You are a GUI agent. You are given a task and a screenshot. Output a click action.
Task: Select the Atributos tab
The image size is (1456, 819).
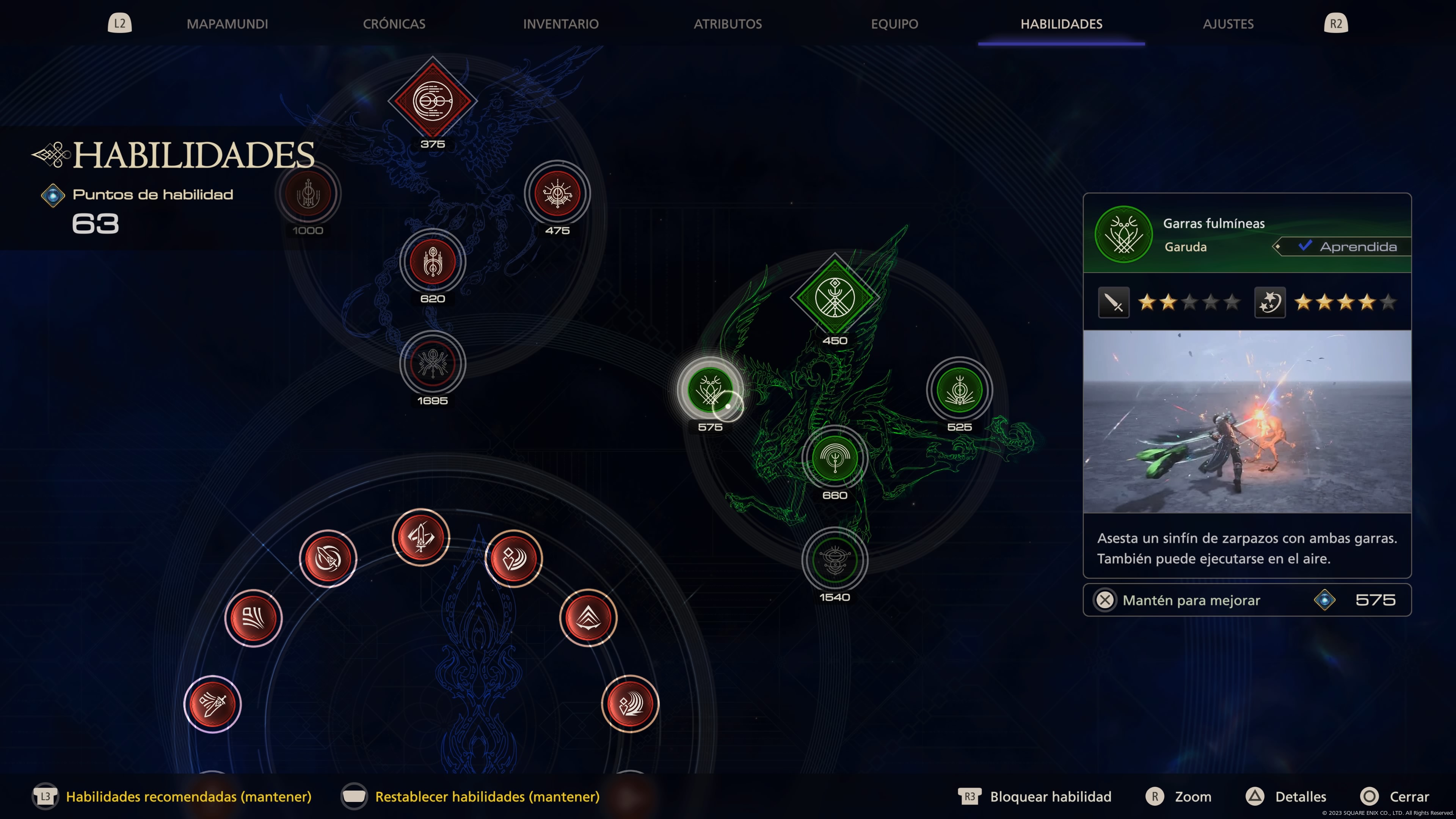click(728, 24)
